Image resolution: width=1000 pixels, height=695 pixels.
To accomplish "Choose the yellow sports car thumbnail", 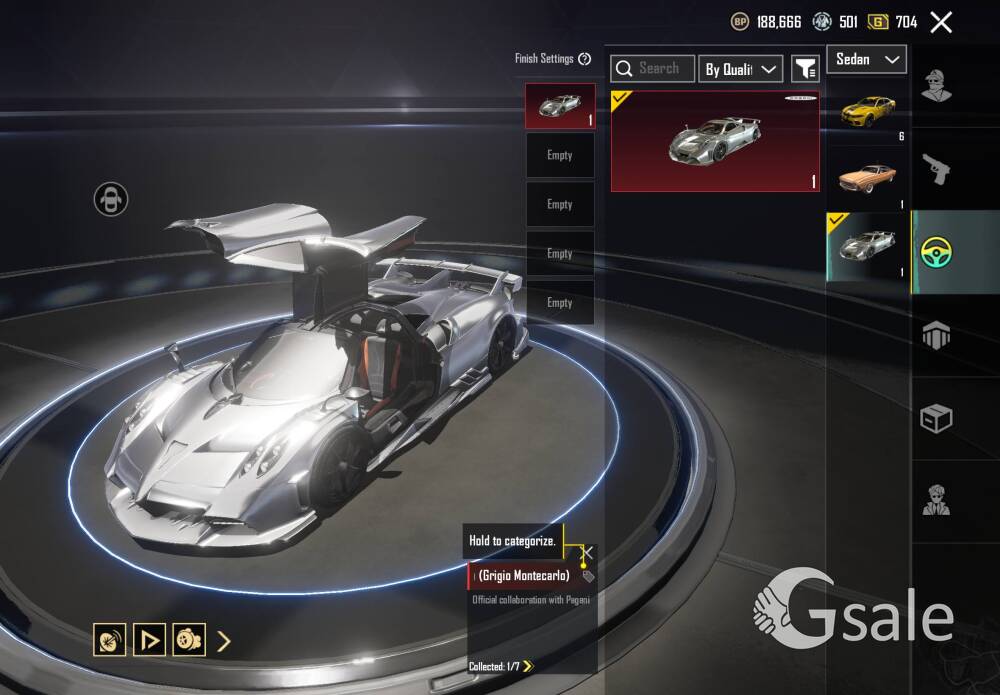I will 867,109.
